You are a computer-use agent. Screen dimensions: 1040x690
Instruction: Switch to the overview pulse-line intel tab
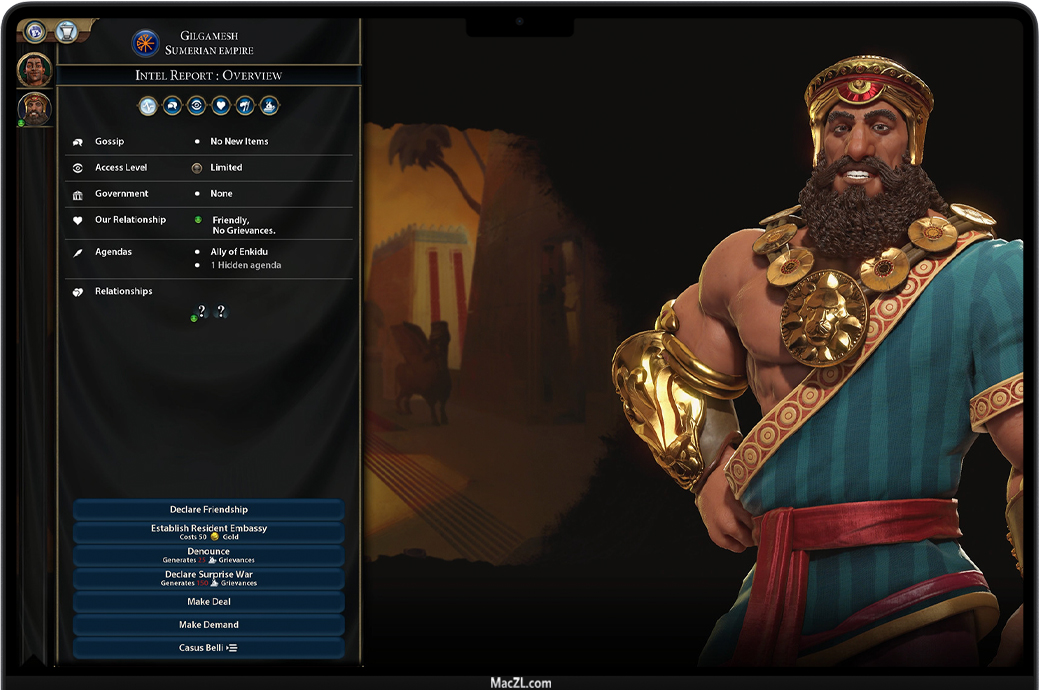(148, 105)
